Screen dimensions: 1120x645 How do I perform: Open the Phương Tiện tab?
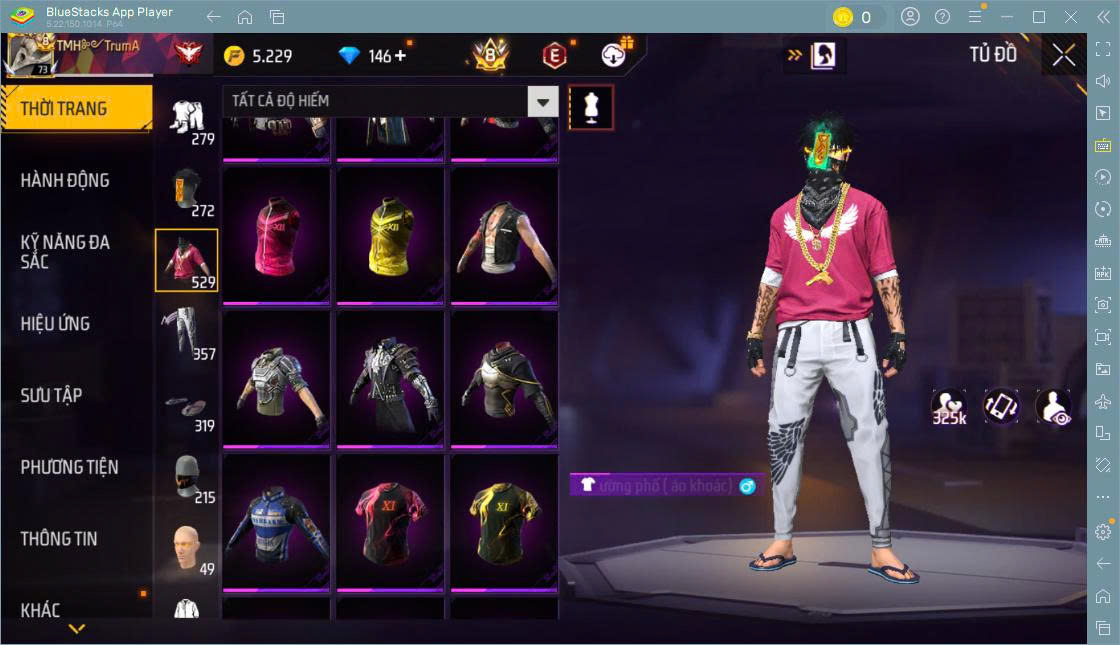coord(70,467)
